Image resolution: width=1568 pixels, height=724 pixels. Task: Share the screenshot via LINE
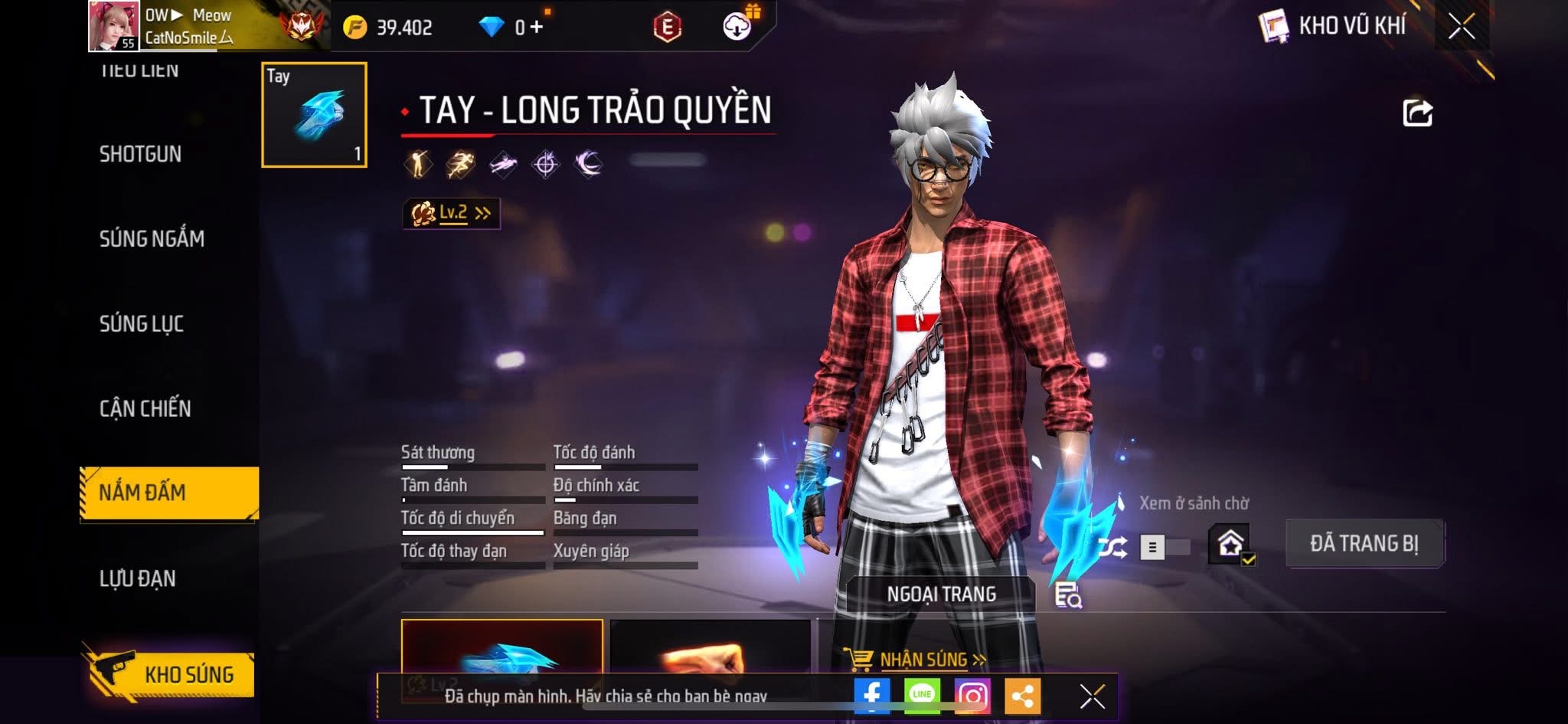(x=922, y=696)
